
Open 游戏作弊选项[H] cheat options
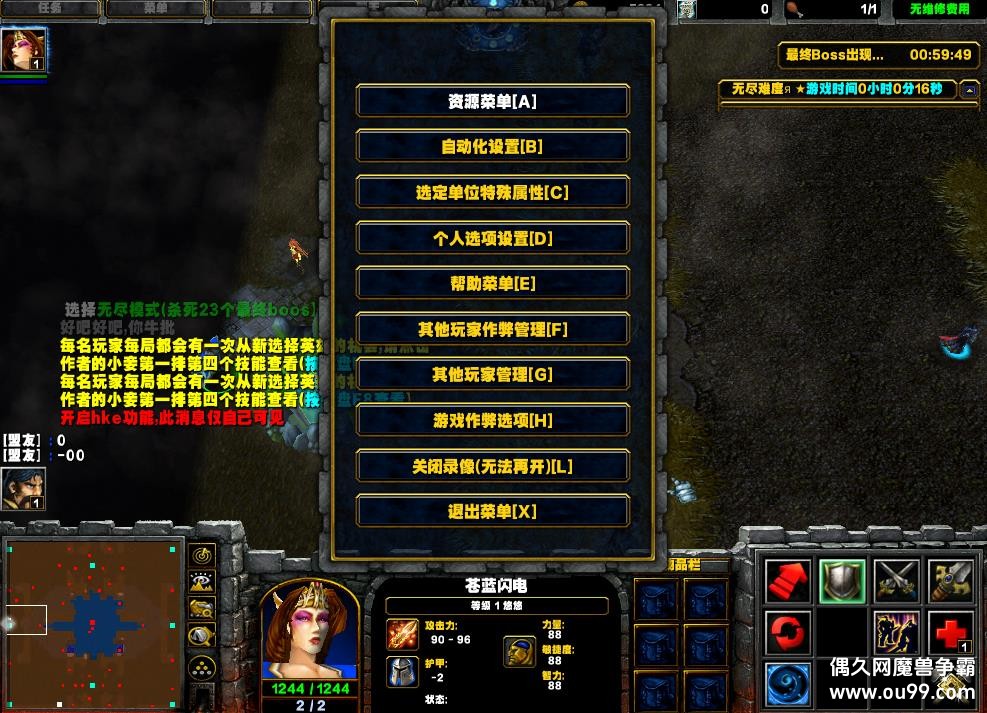(x=492, y=421)
